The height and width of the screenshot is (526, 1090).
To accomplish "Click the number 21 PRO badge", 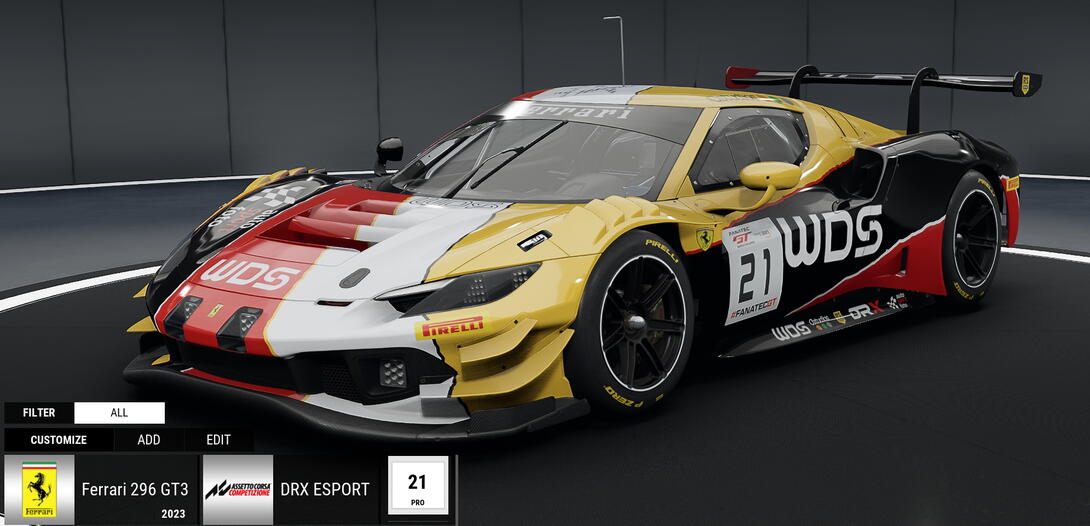I will (417, 487).
